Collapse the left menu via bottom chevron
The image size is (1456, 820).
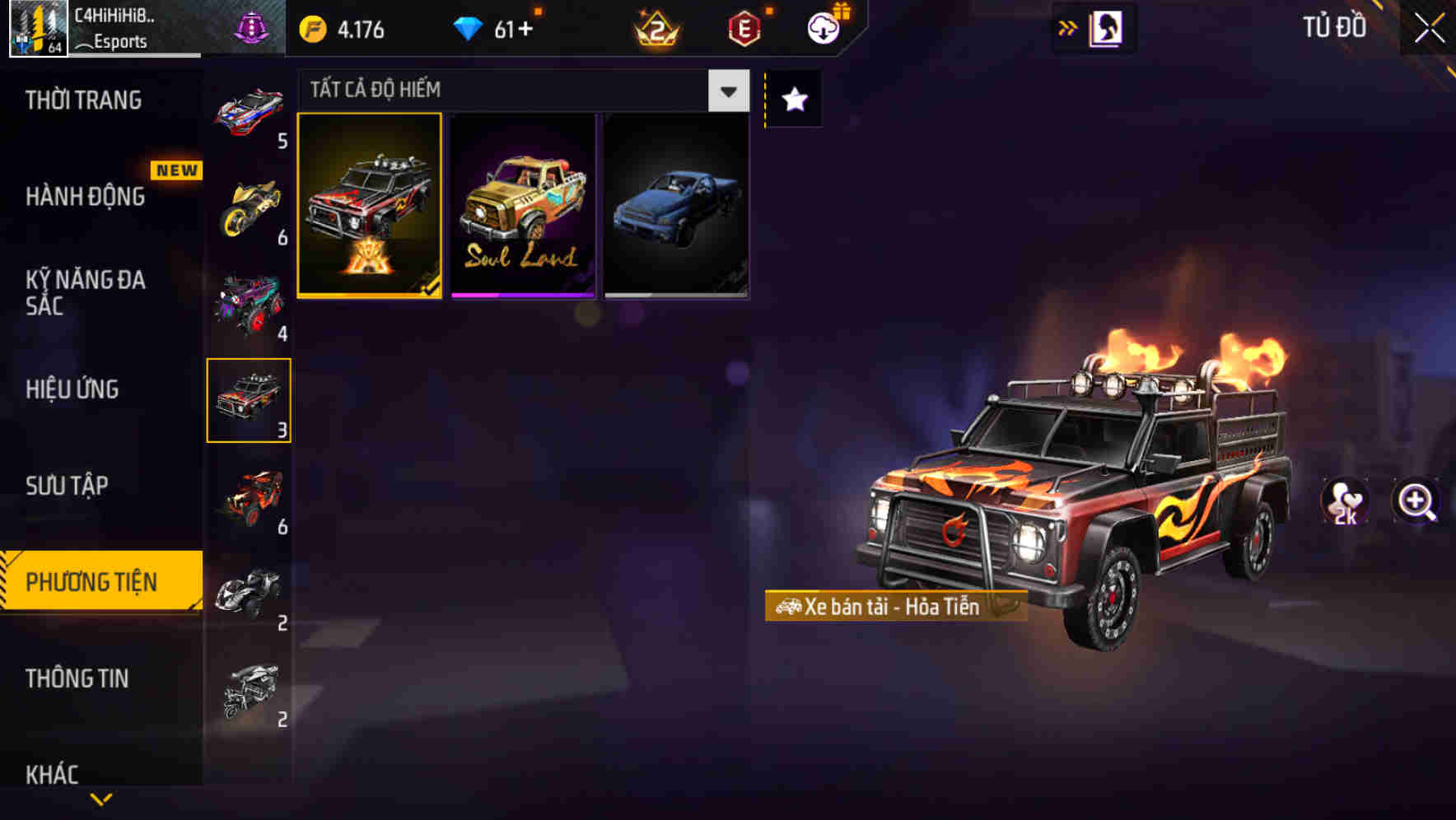tap(100, 797)
